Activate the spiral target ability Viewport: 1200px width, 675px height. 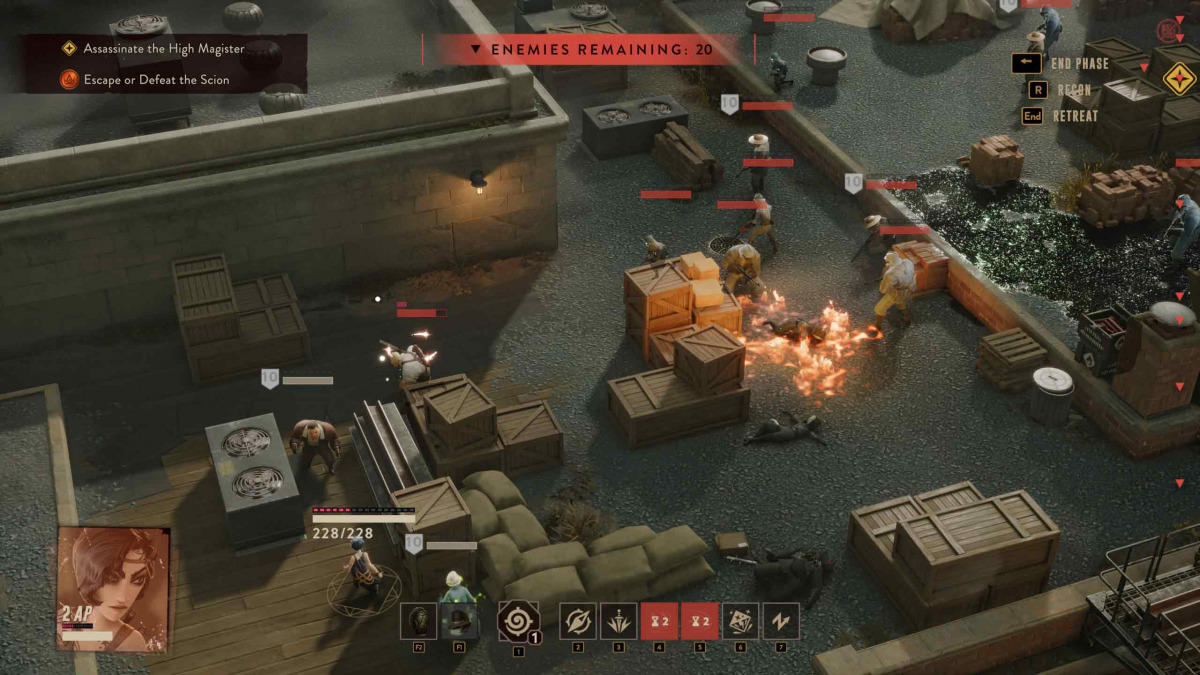(x=518, y=621)
